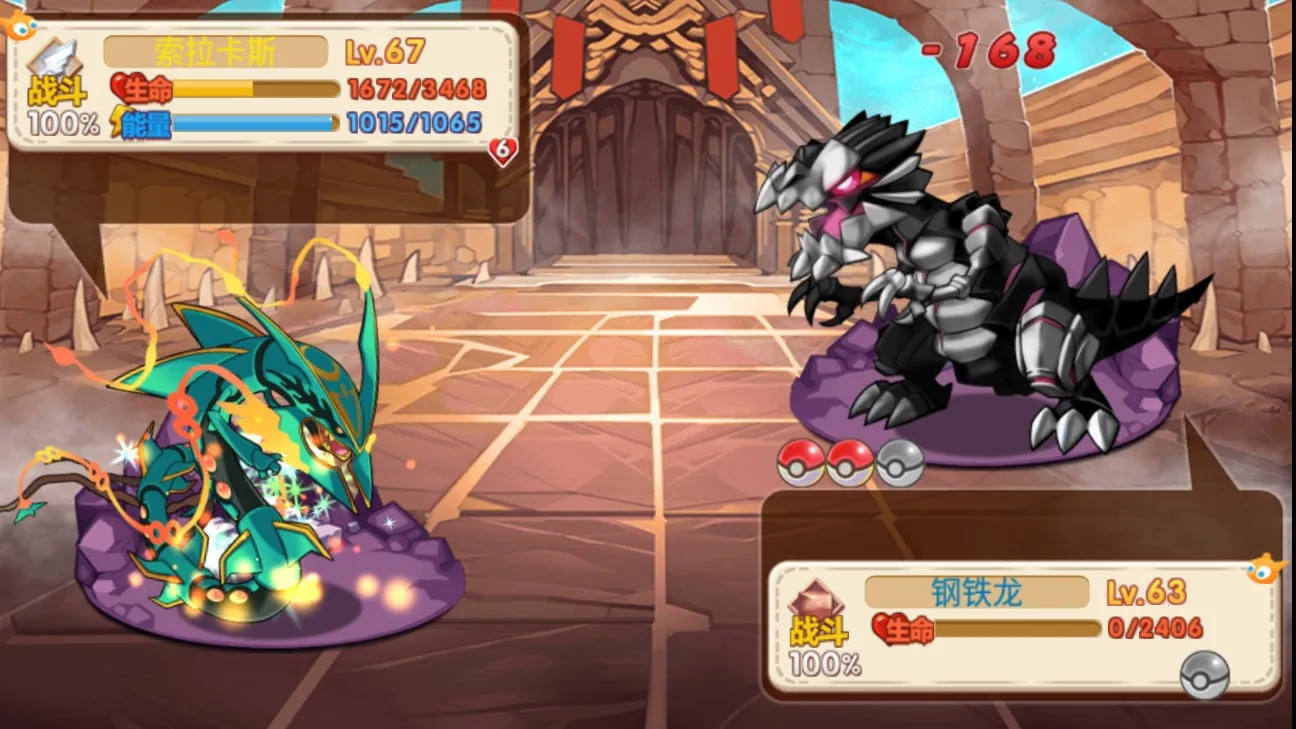Click the heart icon beside 索拉卡斯's 生命 bar
This screenshot has width=1296, height=729.
pos(118,86)
